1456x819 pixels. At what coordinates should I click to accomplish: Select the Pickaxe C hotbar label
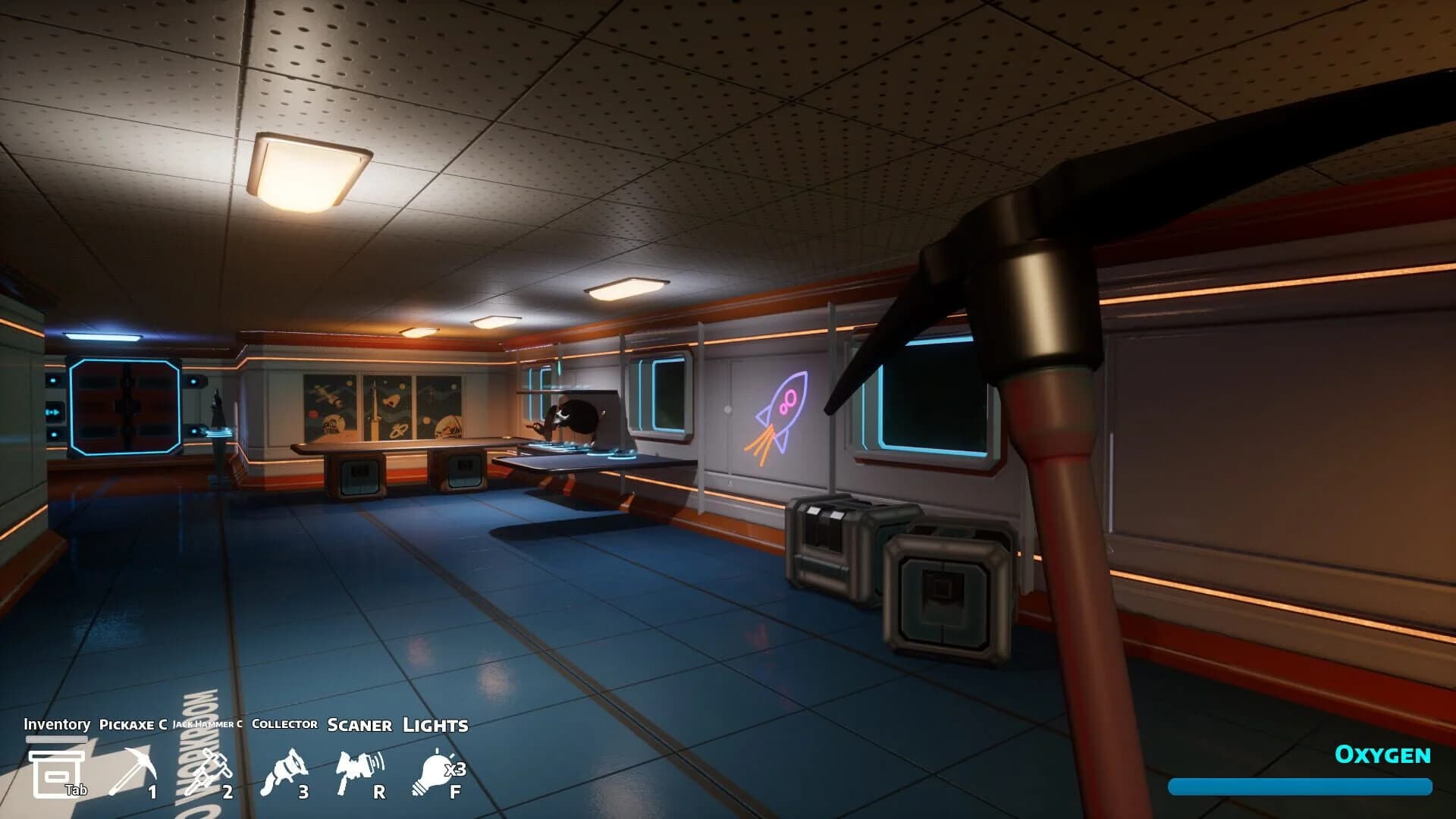coord(133,726)
